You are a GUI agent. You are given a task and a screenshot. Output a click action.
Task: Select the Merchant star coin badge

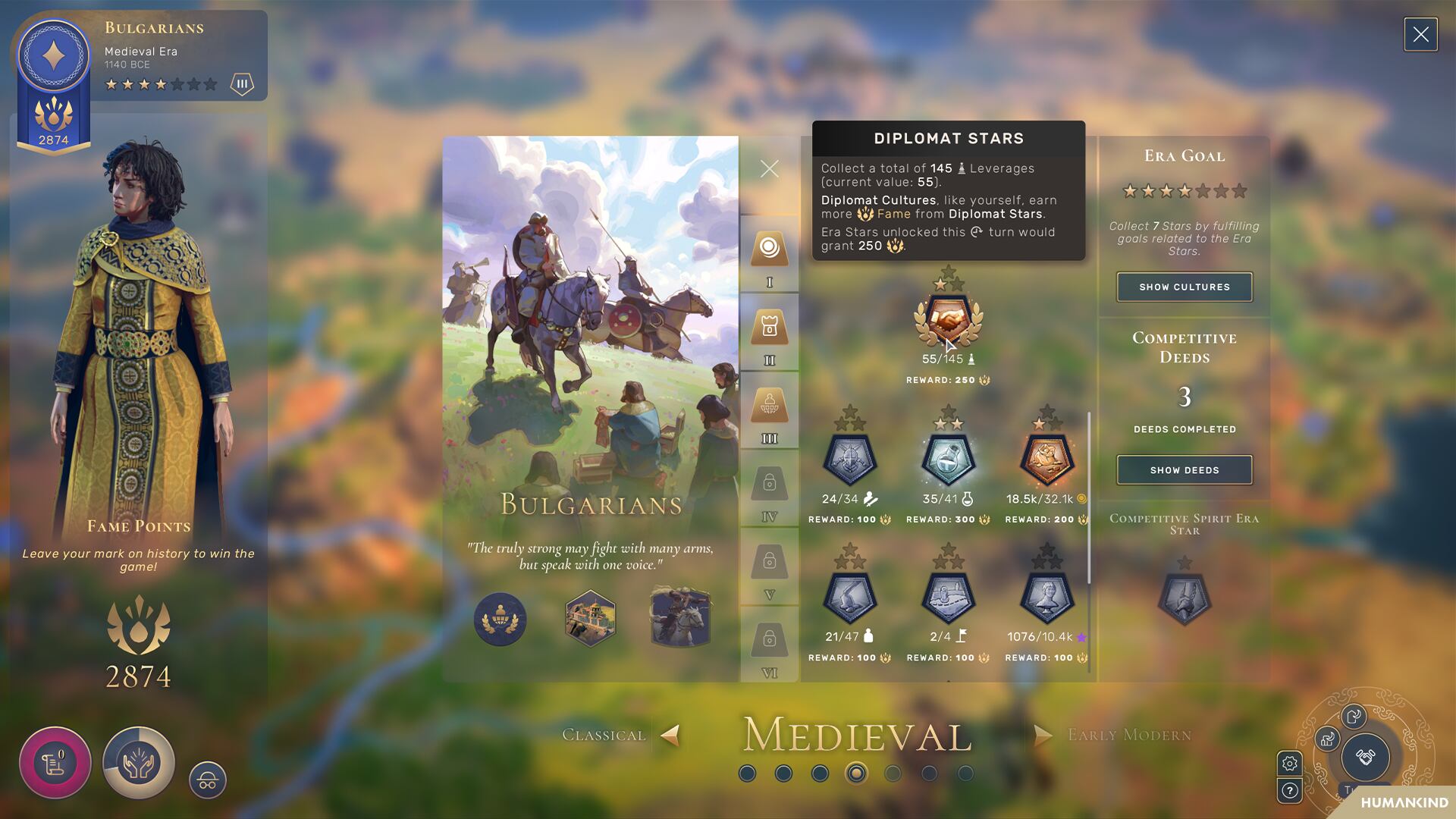[x=1046, y=460]
